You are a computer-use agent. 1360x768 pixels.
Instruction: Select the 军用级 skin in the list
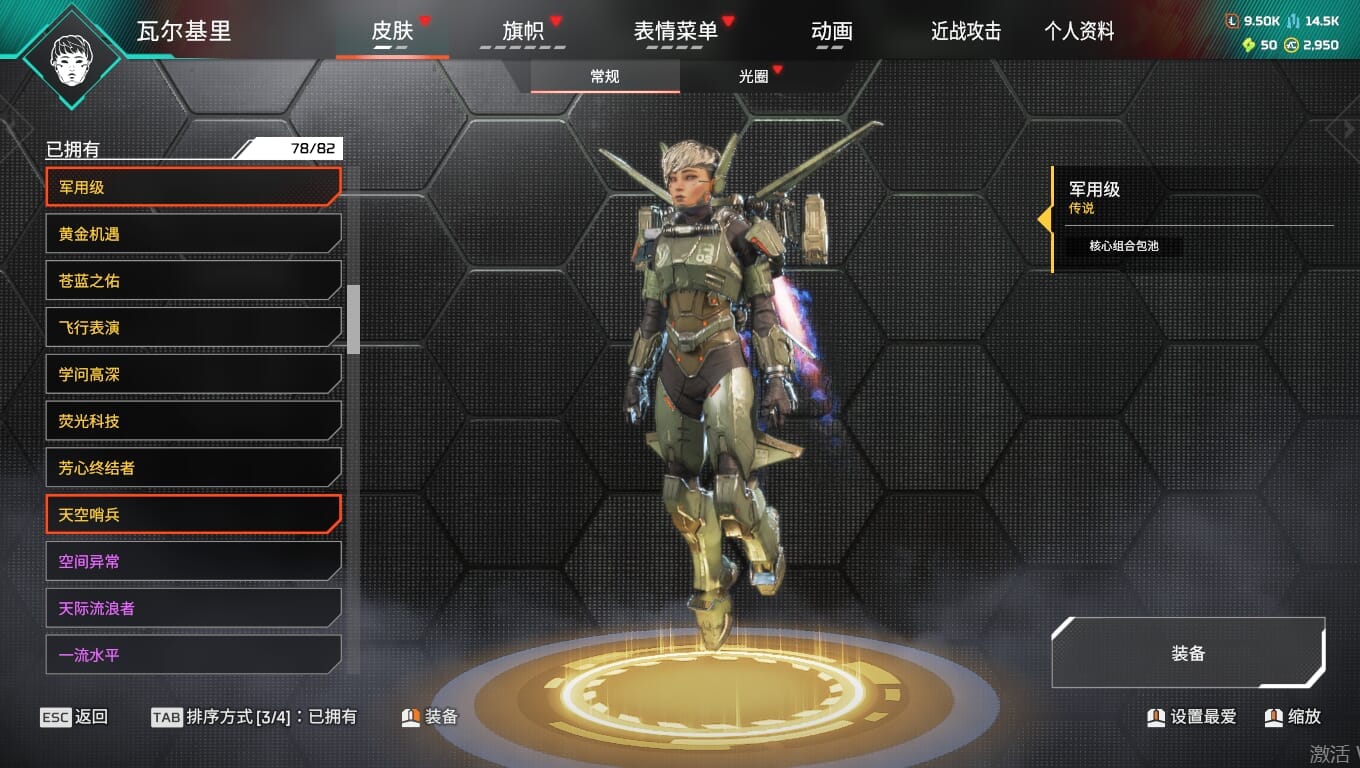[x=193, y=187]
